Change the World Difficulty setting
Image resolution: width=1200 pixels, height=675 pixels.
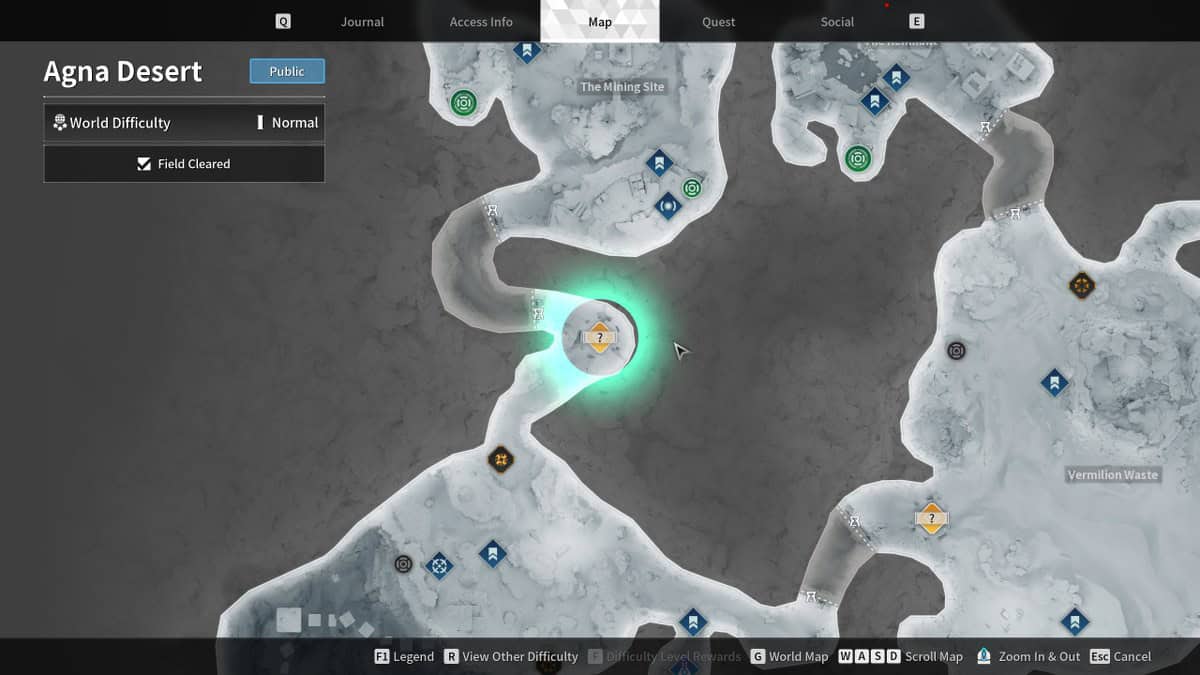(184, 123)
